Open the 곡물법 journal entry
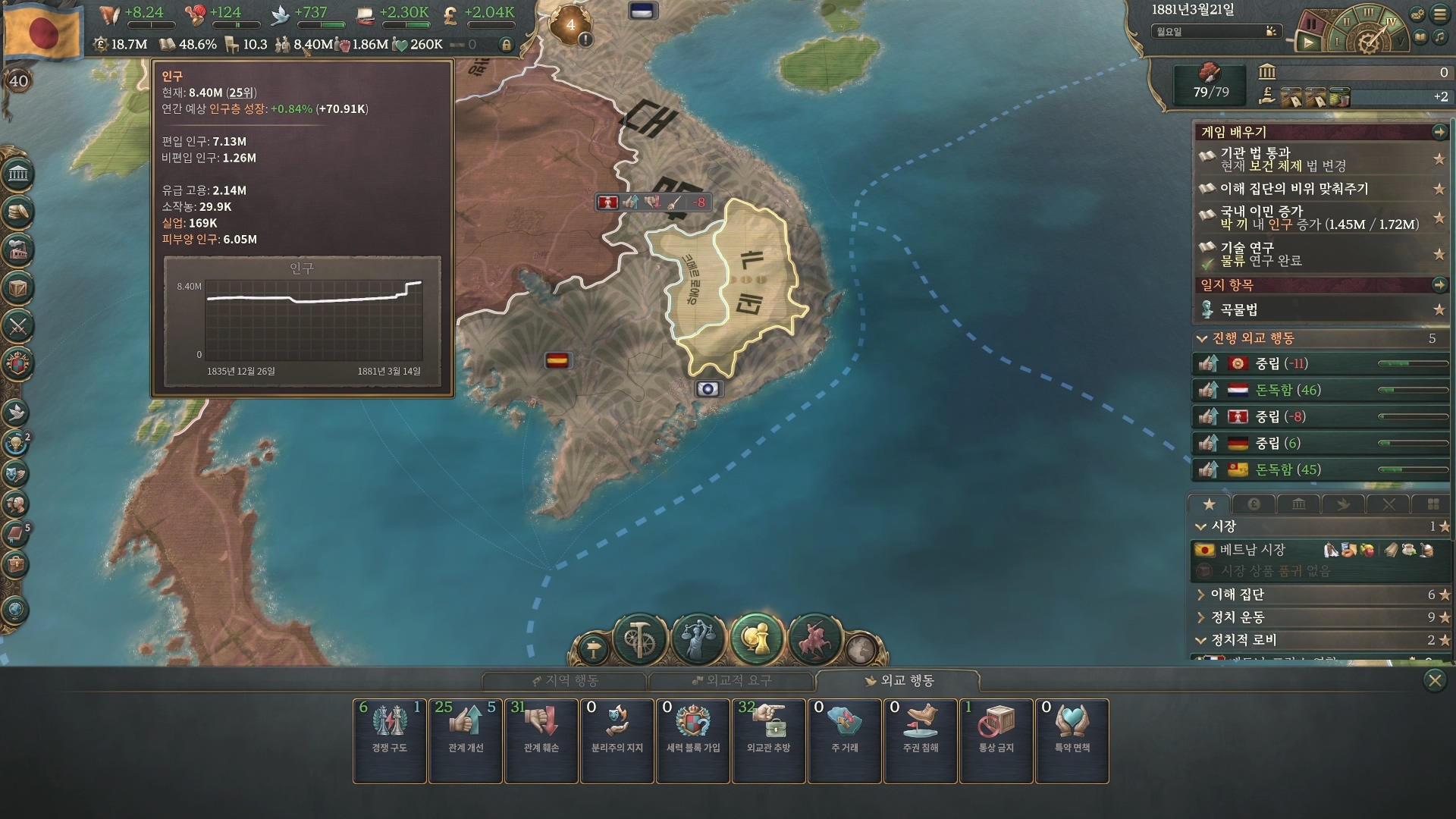The height and width of the screenshot is (819, 1456). 1238,309
